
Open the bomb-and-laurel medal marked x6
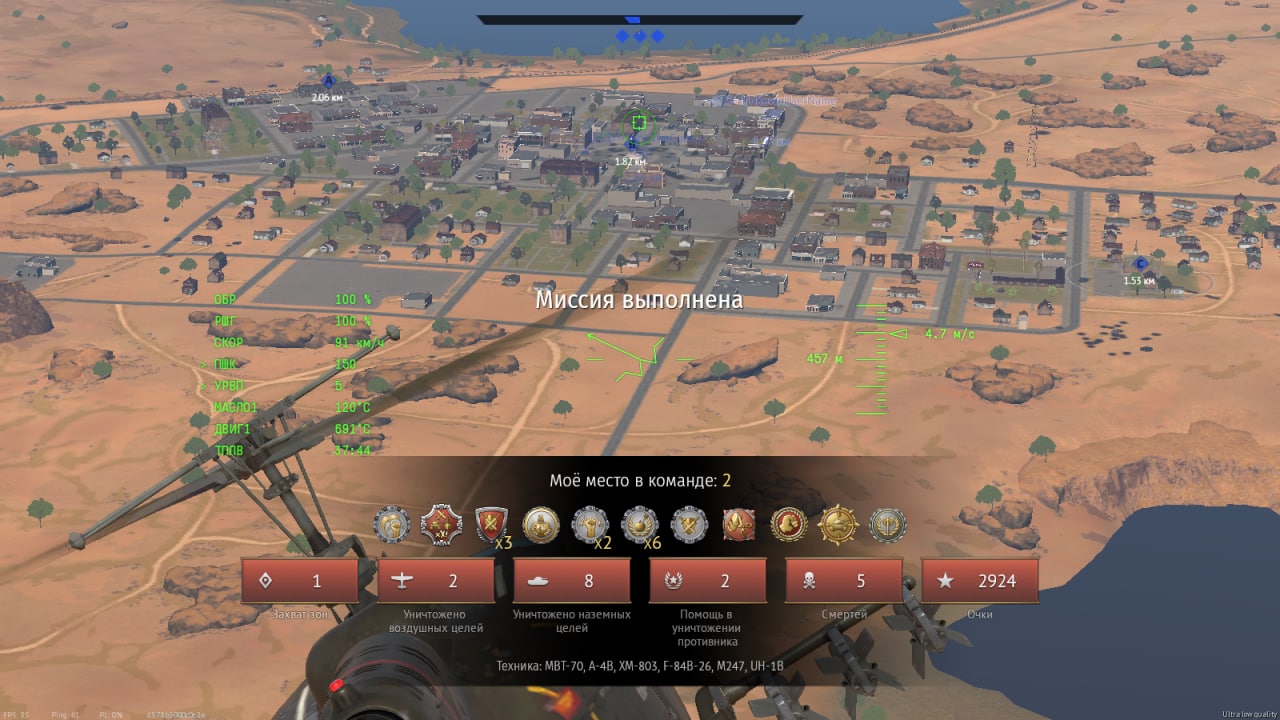click(x=640, y=524)
